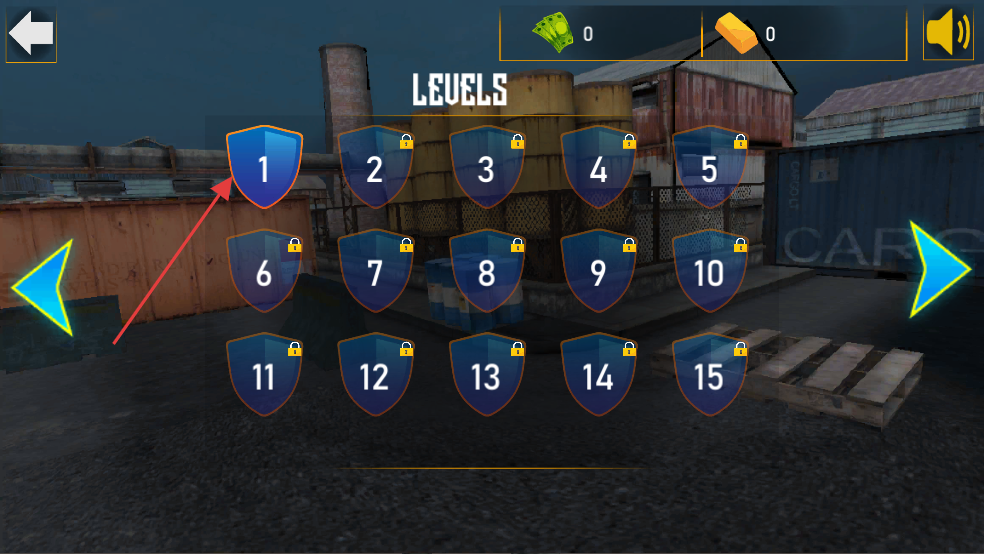The height and width of the screenshot is (554, 984).
Task: Click the level 12 shield
Action: (375, 376)
